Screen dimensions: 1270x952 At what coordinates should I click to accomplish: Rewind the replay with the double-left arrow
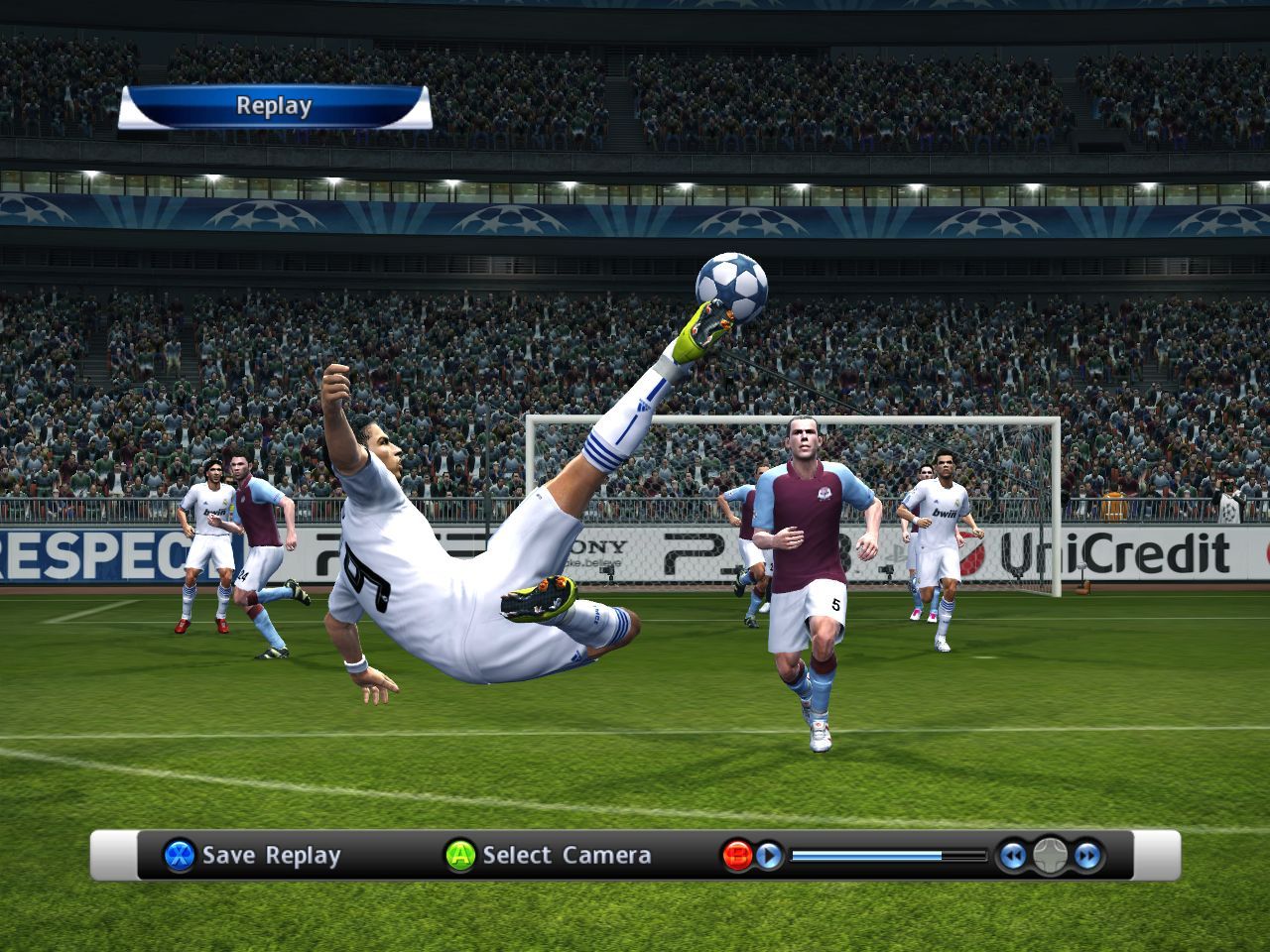click(x=1011, y=855)
